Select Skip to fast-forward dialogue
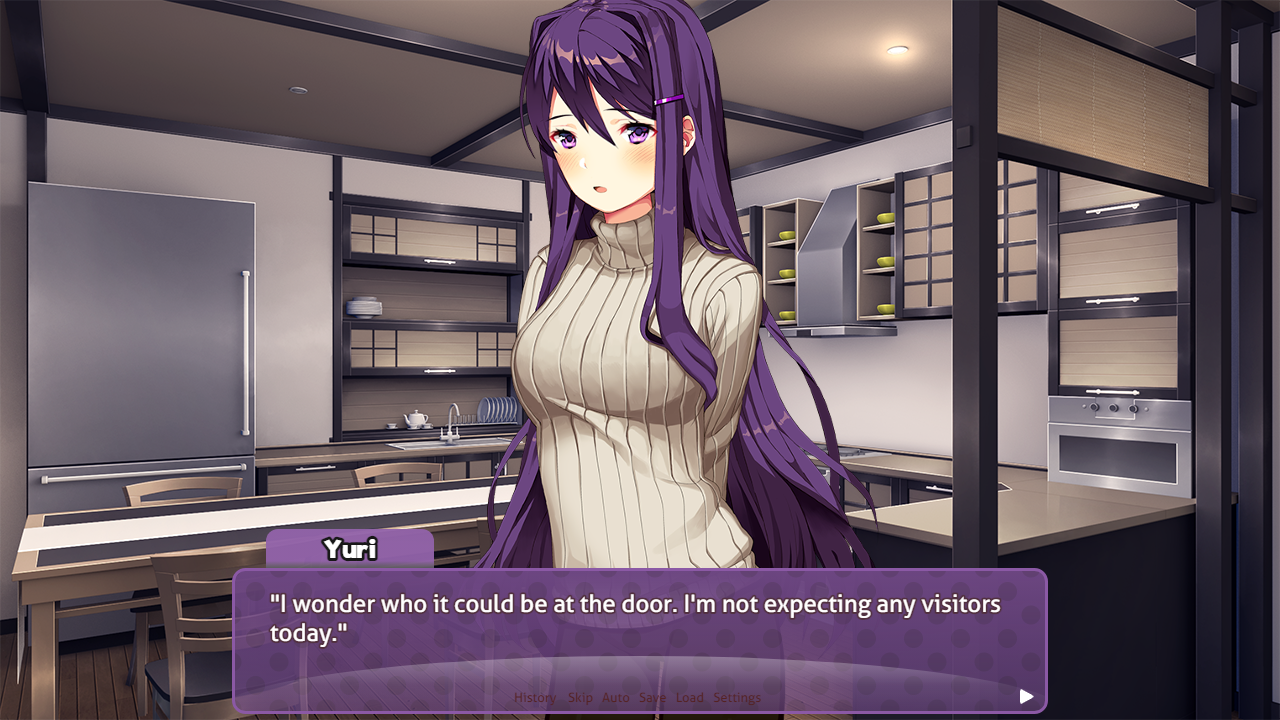 pos(580,698)
